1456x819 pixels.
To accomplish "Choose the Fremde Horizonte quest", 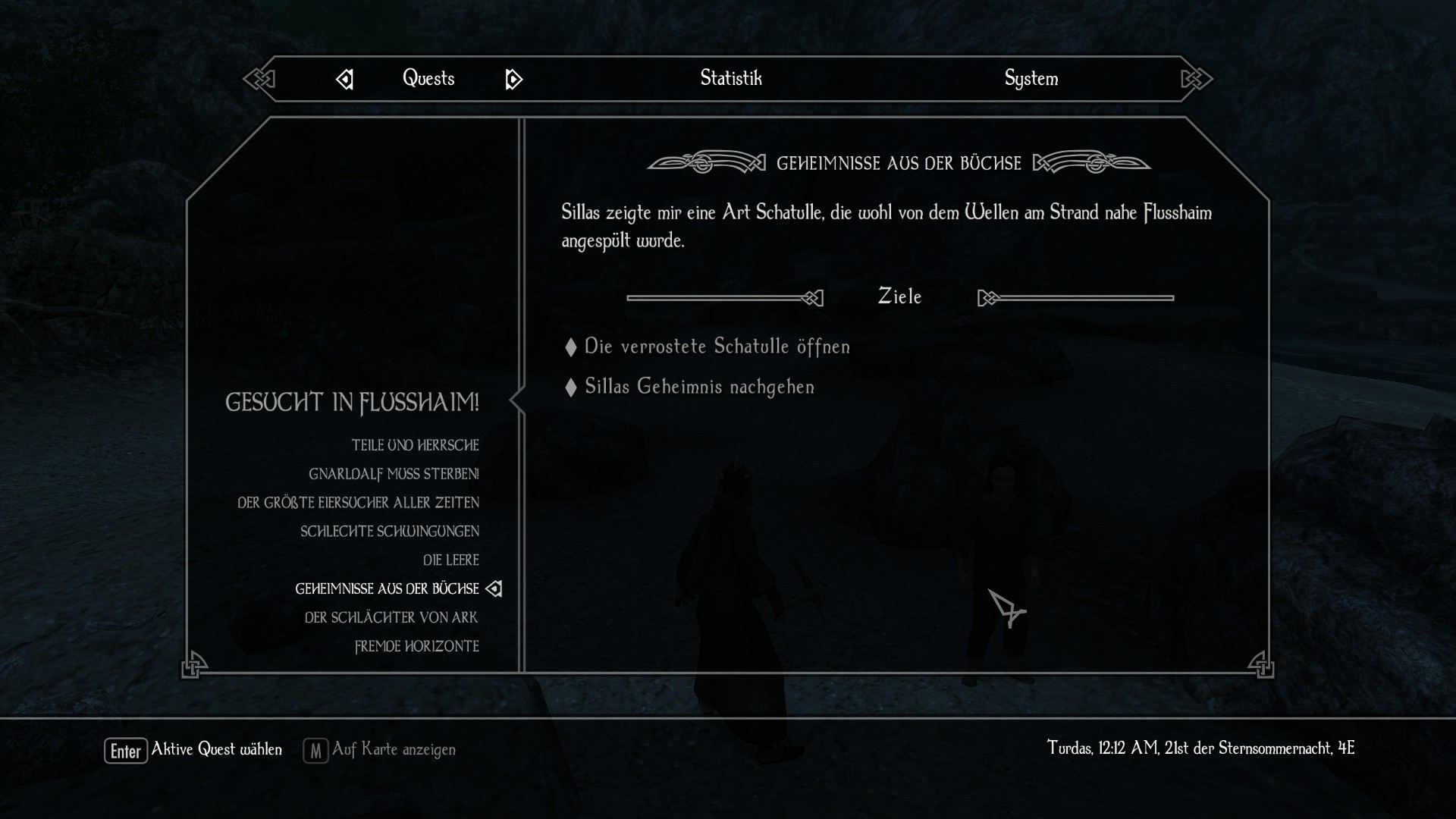I will tap(416, 647).
